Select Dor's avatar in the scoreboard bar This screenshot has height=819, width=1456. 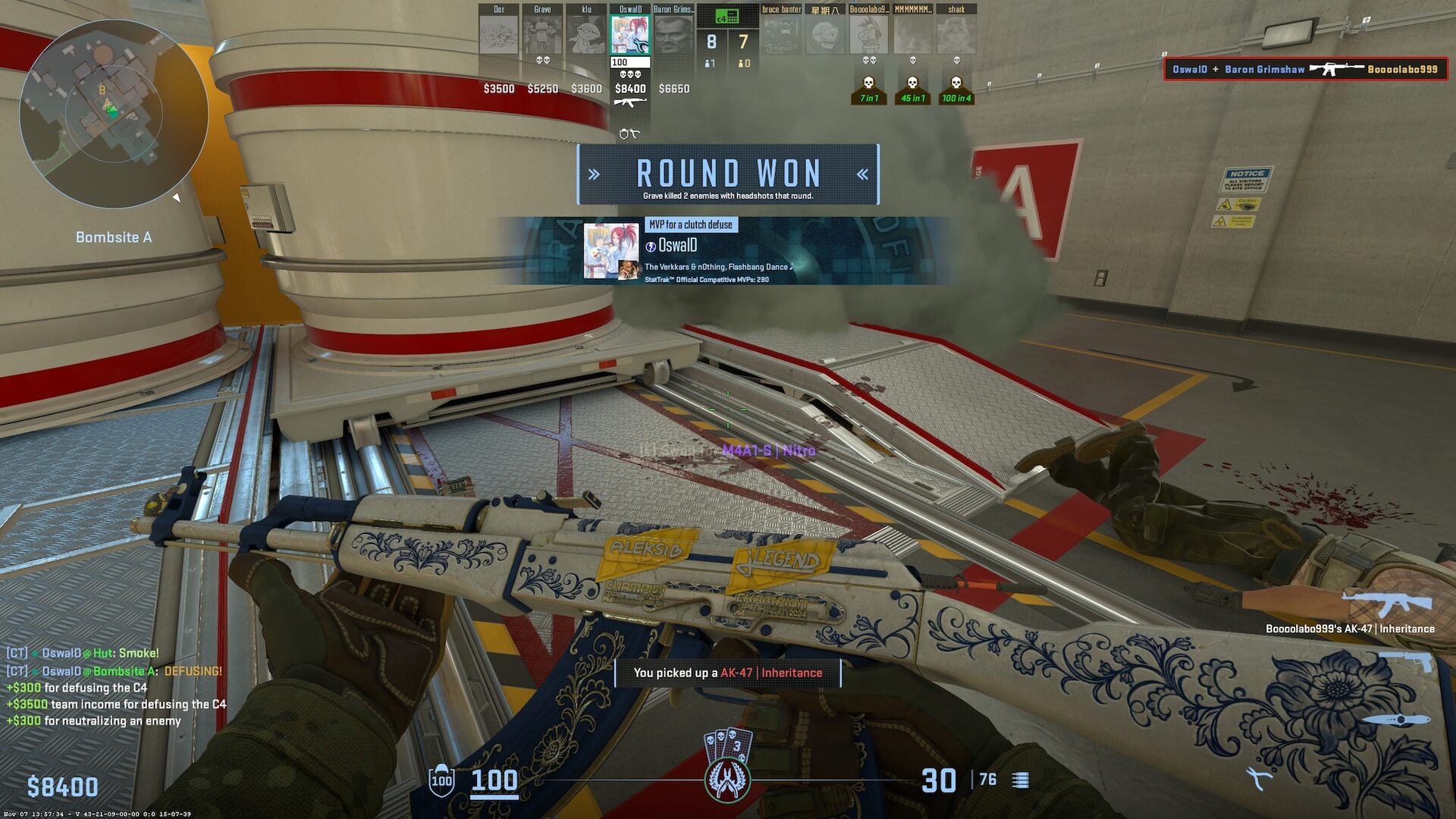click(499, 35)
